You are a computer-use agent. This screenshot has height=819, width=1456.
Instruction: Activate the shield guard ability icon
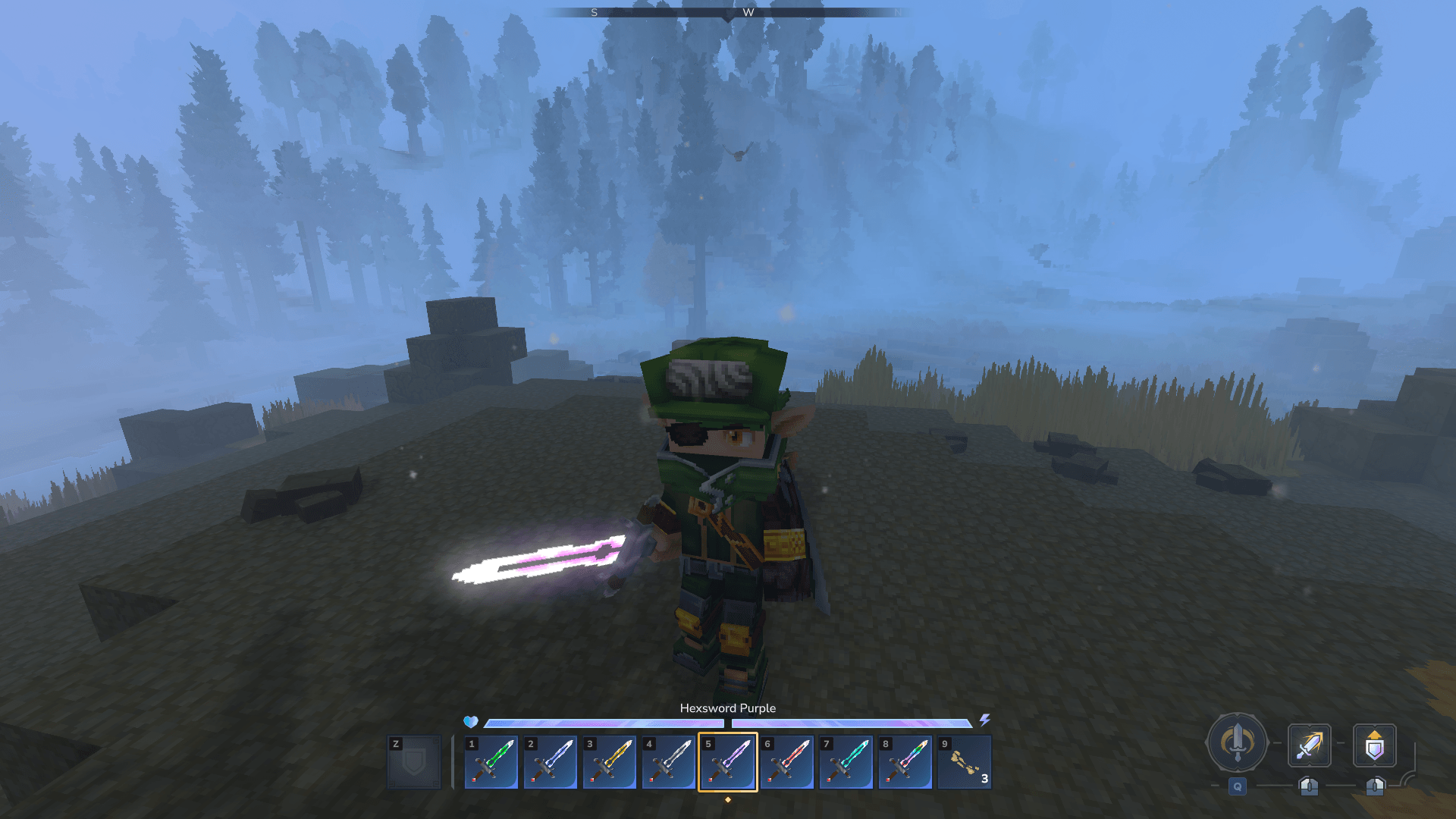(x=1374, y=746)
